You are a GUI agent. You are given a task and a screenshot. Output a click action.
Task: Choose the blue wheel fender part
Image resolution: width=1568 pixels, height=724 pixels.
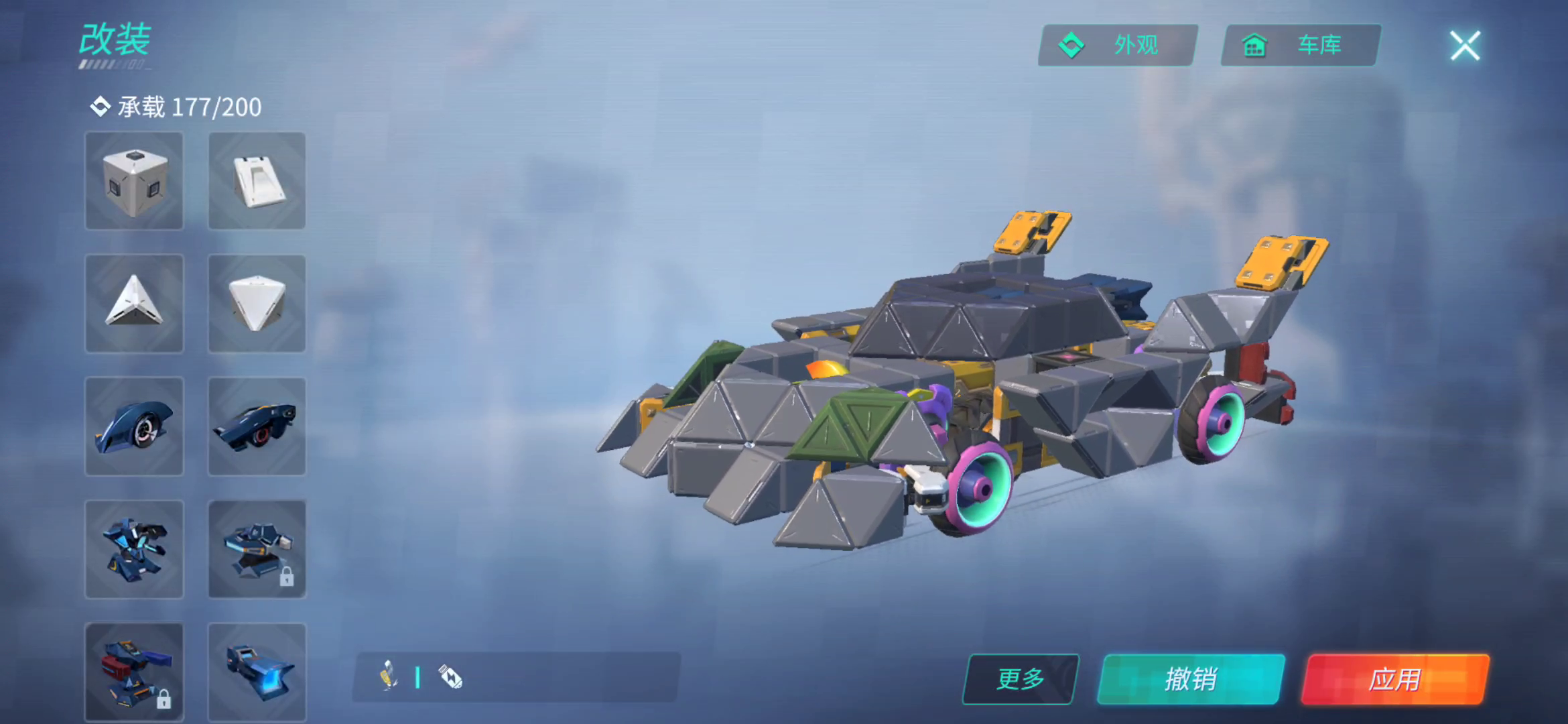tap(134, 426)
